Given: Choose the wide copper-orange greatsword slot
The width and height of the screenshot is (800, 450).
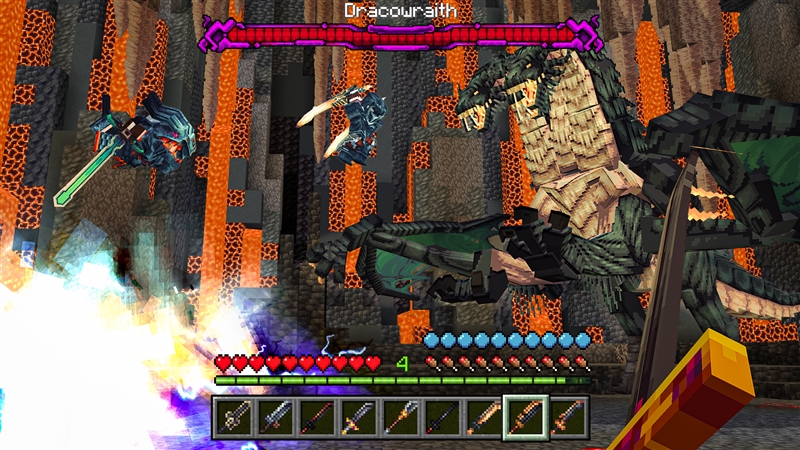Looking at the screenshot, I should [x=484, y=416].
